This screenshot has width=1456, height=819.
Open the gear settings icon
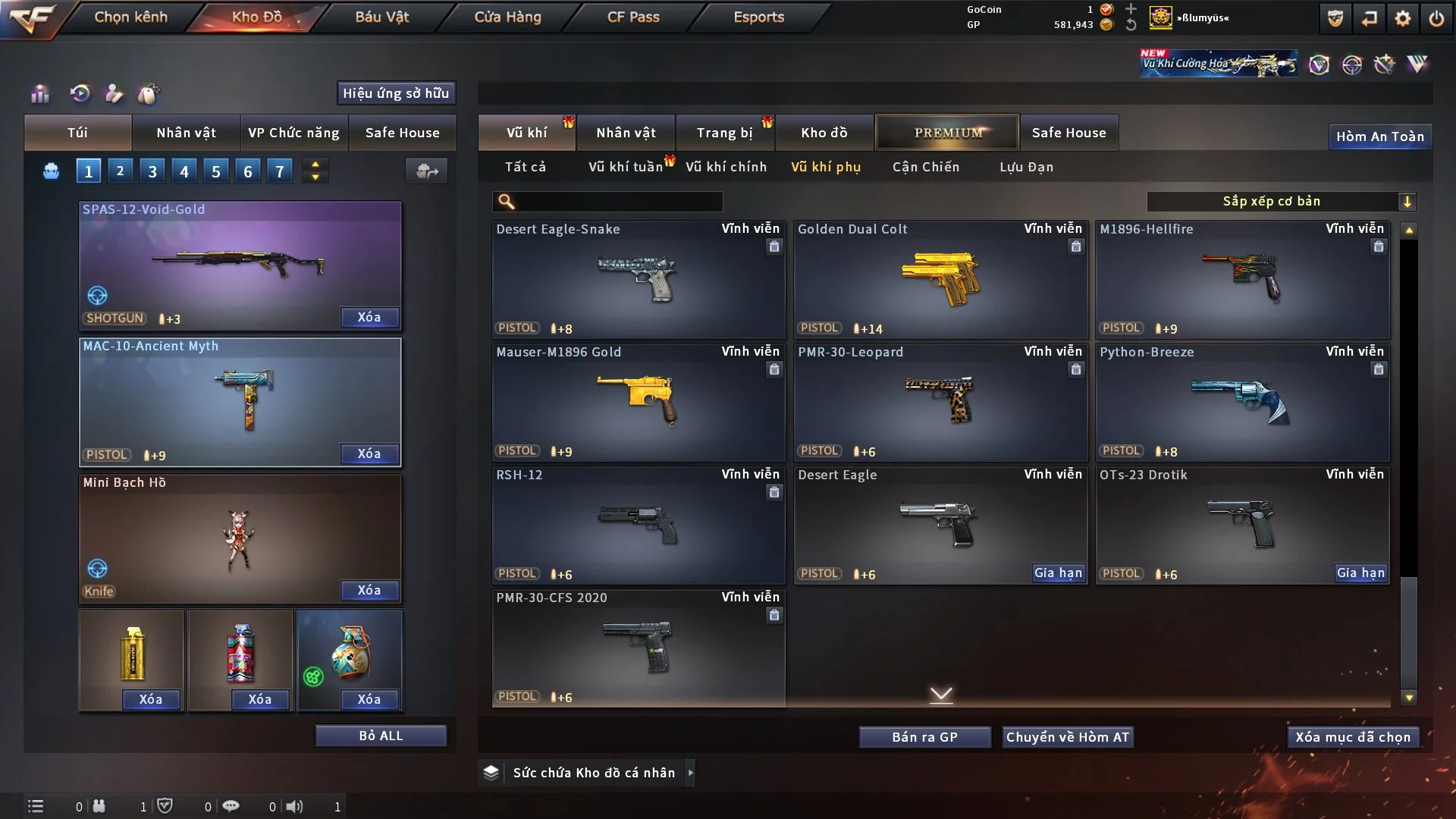tap(1402, 18)
